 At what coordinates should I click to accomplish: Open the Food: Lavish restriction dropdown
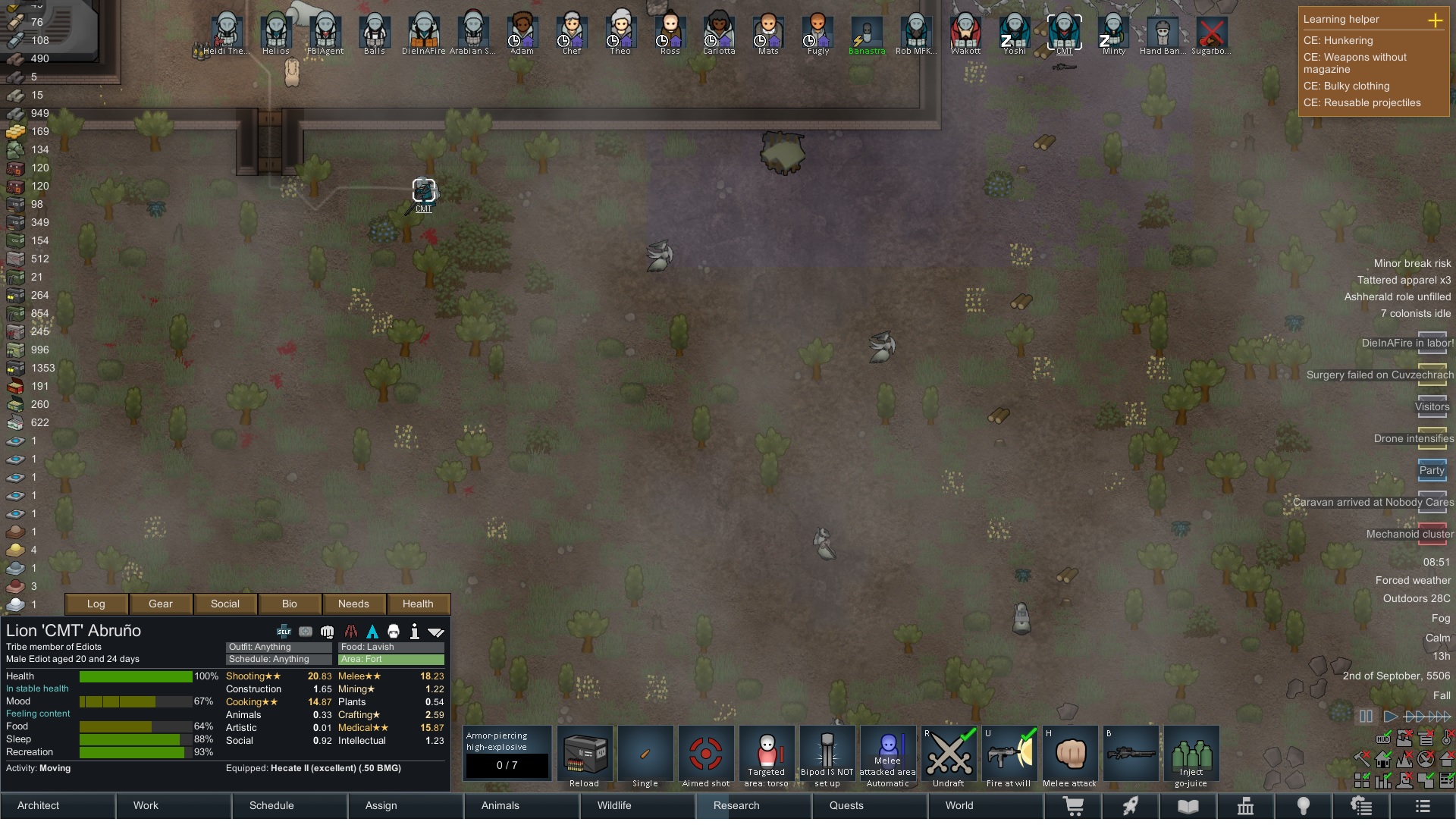[391, 647]
